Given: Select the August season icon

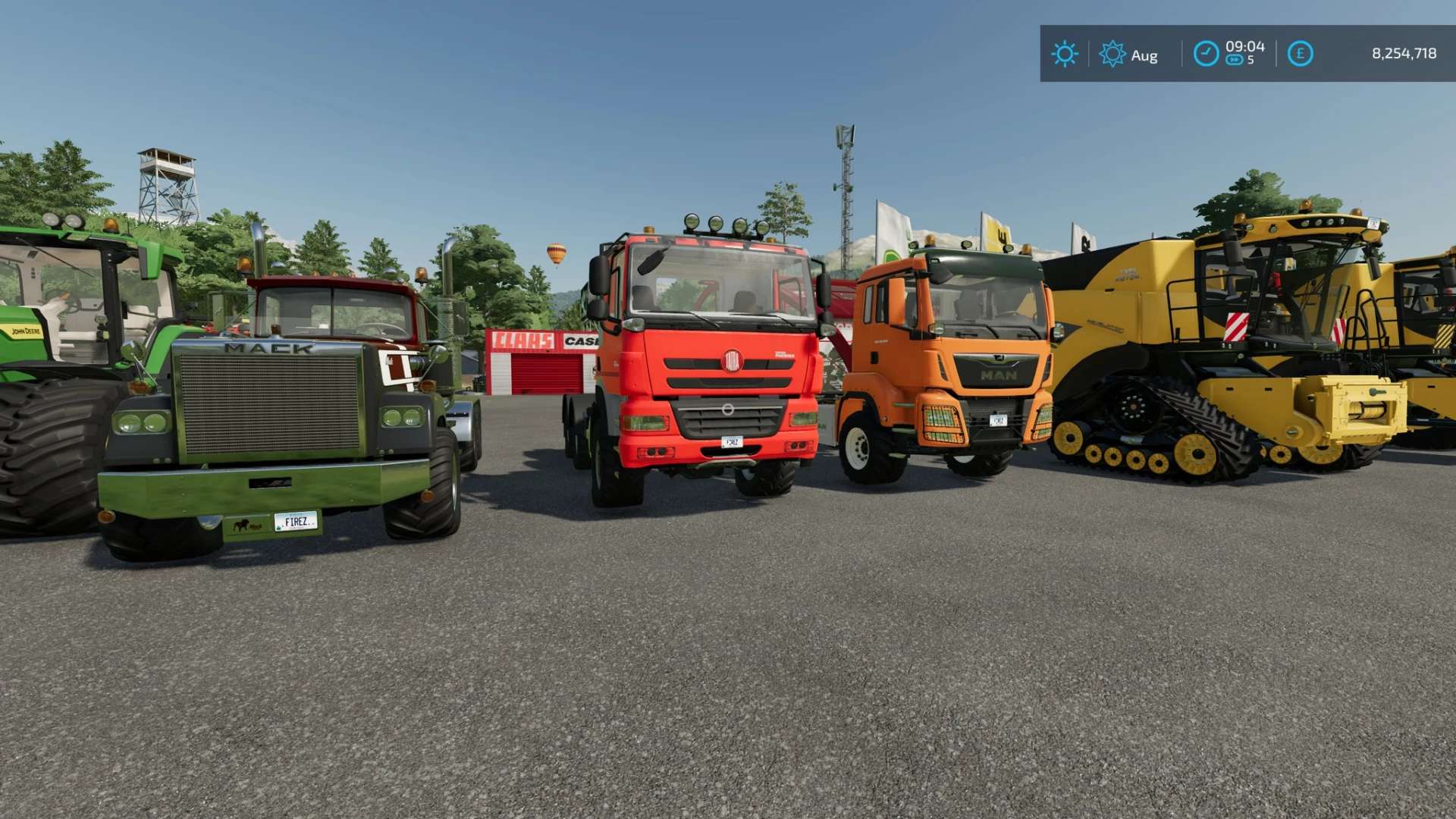Looking at the screenshot, I should pyautogui.click(x=1112, y=54).
